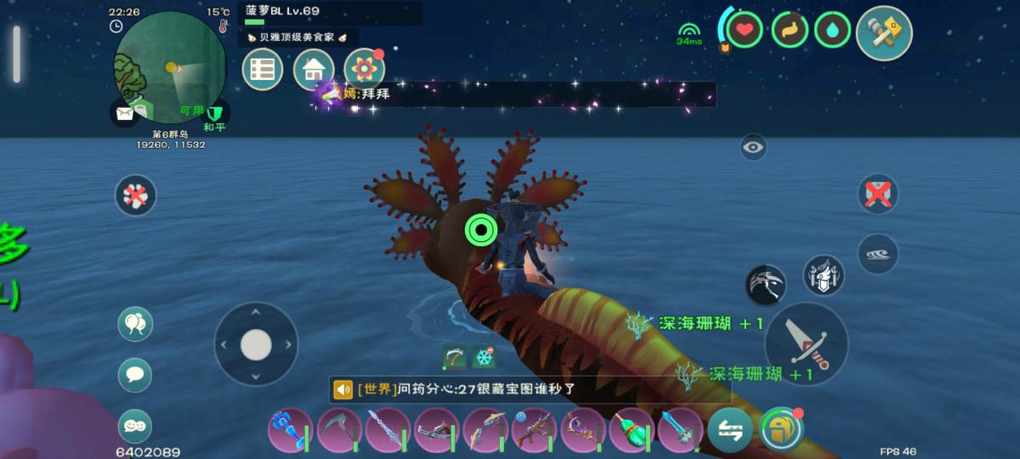Toggle the green peace mode shield
This screenshot has height=459, width=1020.
pyautogui.click(x=213, y=112)
